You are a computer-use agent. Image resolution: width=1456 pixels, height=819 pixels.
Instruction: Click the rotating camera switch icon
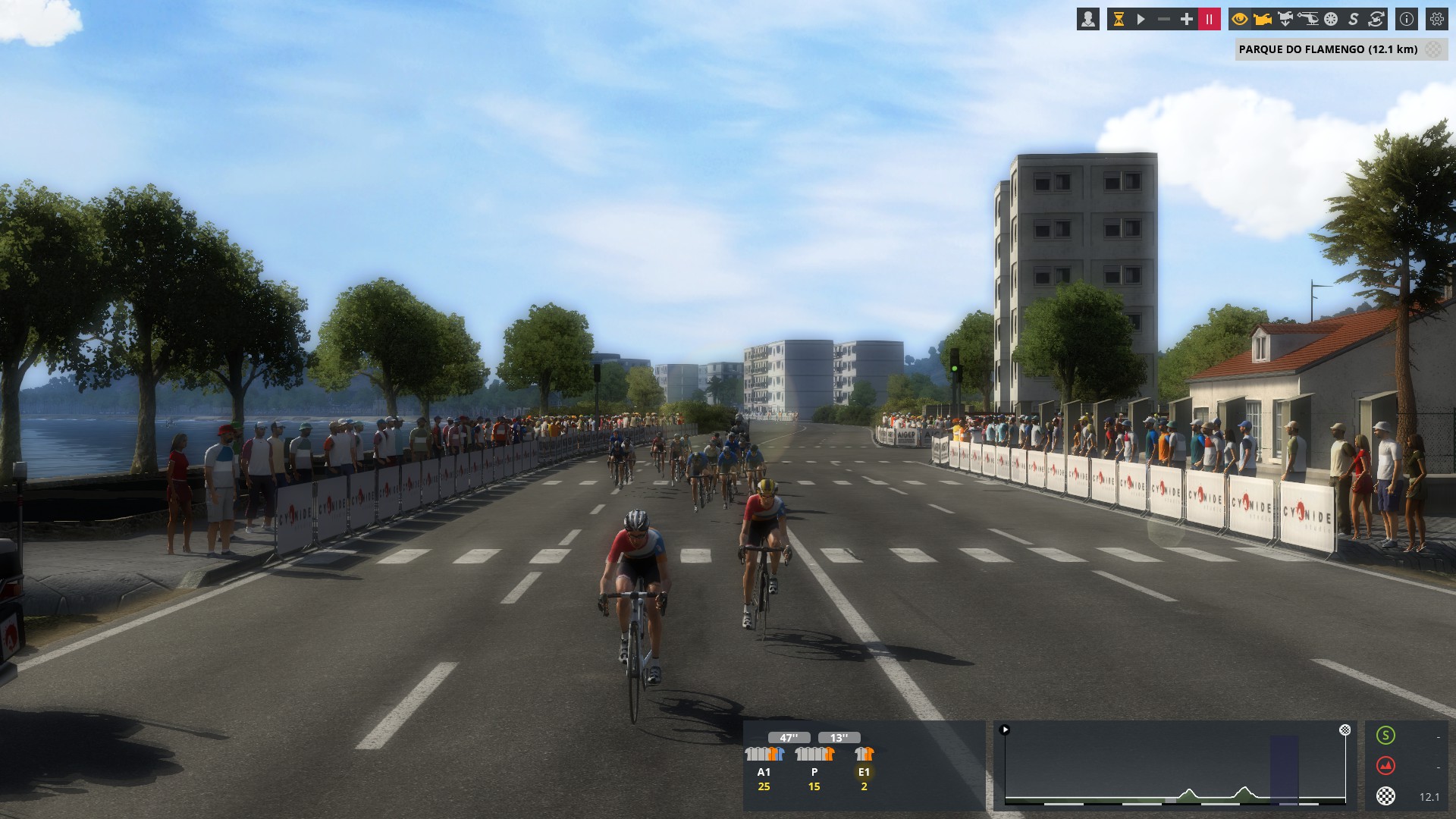(x=1376, y=20)
